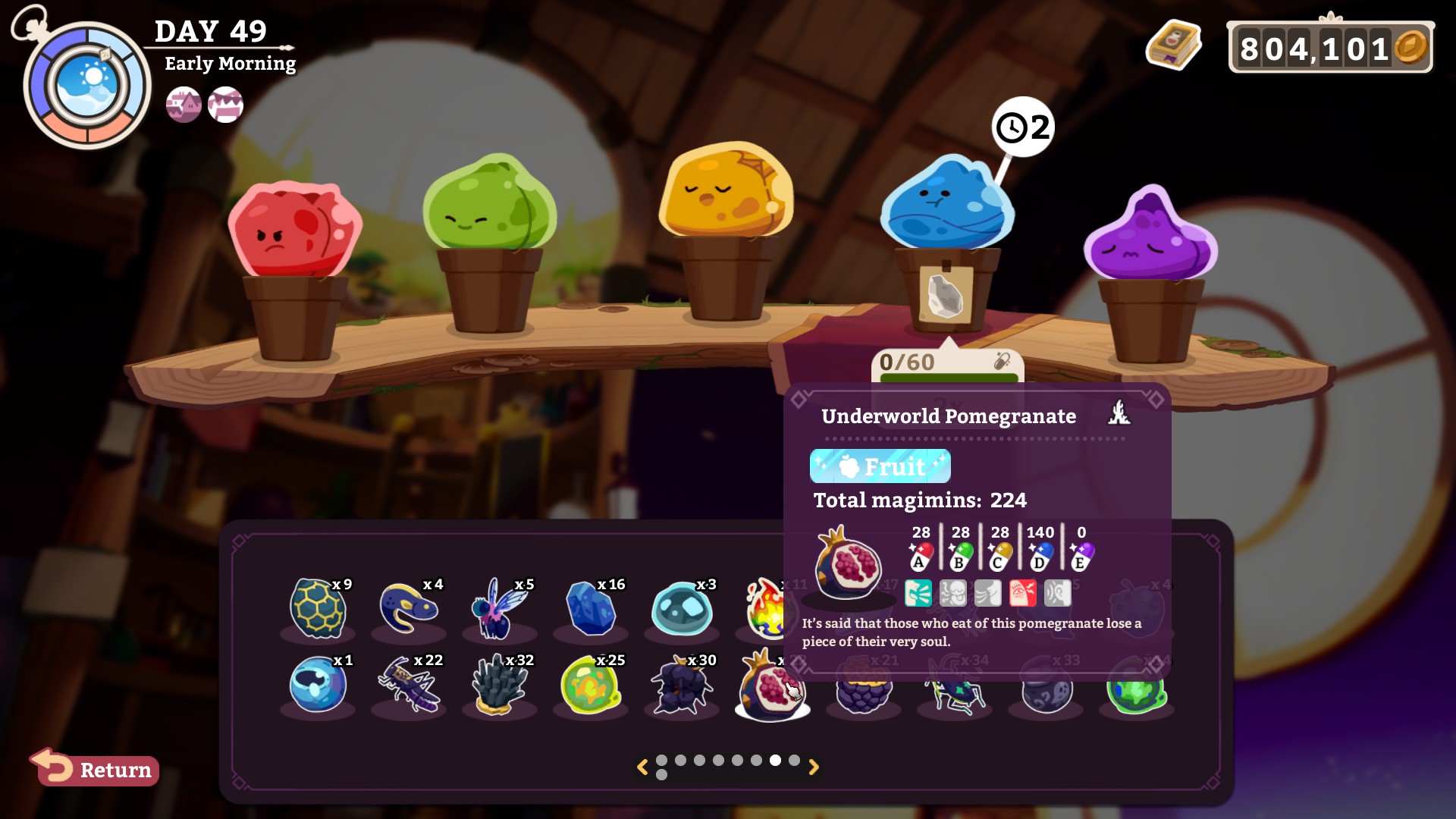Pick the honeycomb turtle shell ingredient
Viewport: 1456px width, 819px height.
318,608
